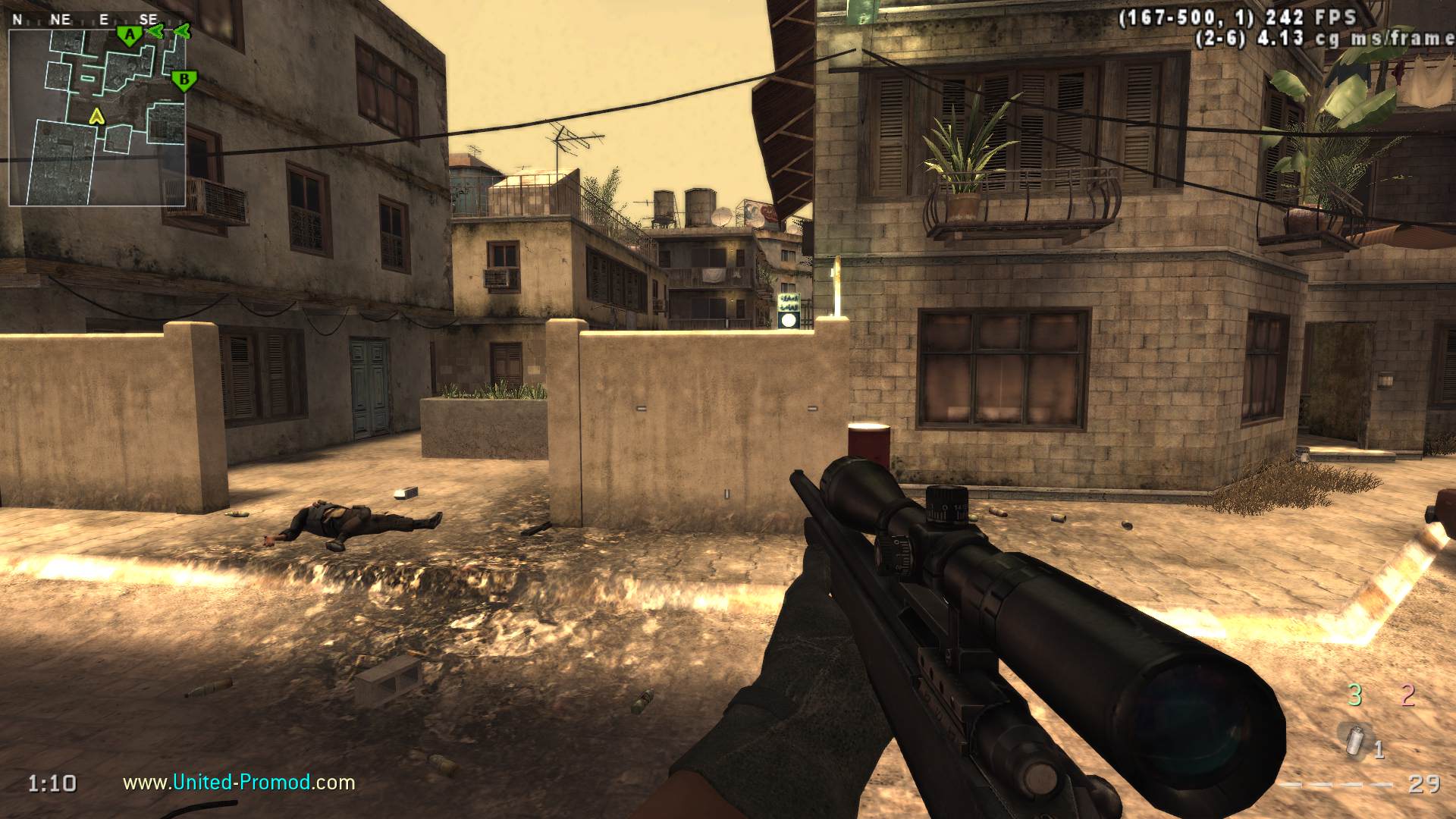Screen dimensions: 1456x819
Task: Select the bombsite B marker on the minimap
Action: [x=182, y=80]
